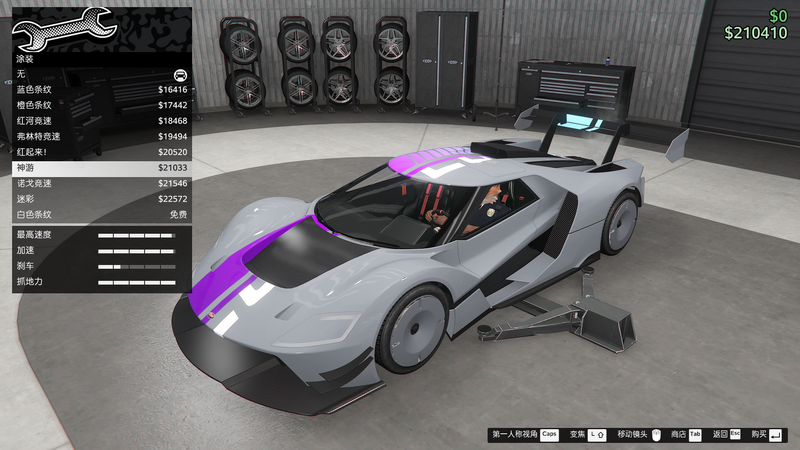Choose the 弗林特竞速 livery
This screenshot has width=800, height=450.
pos(100,137)
